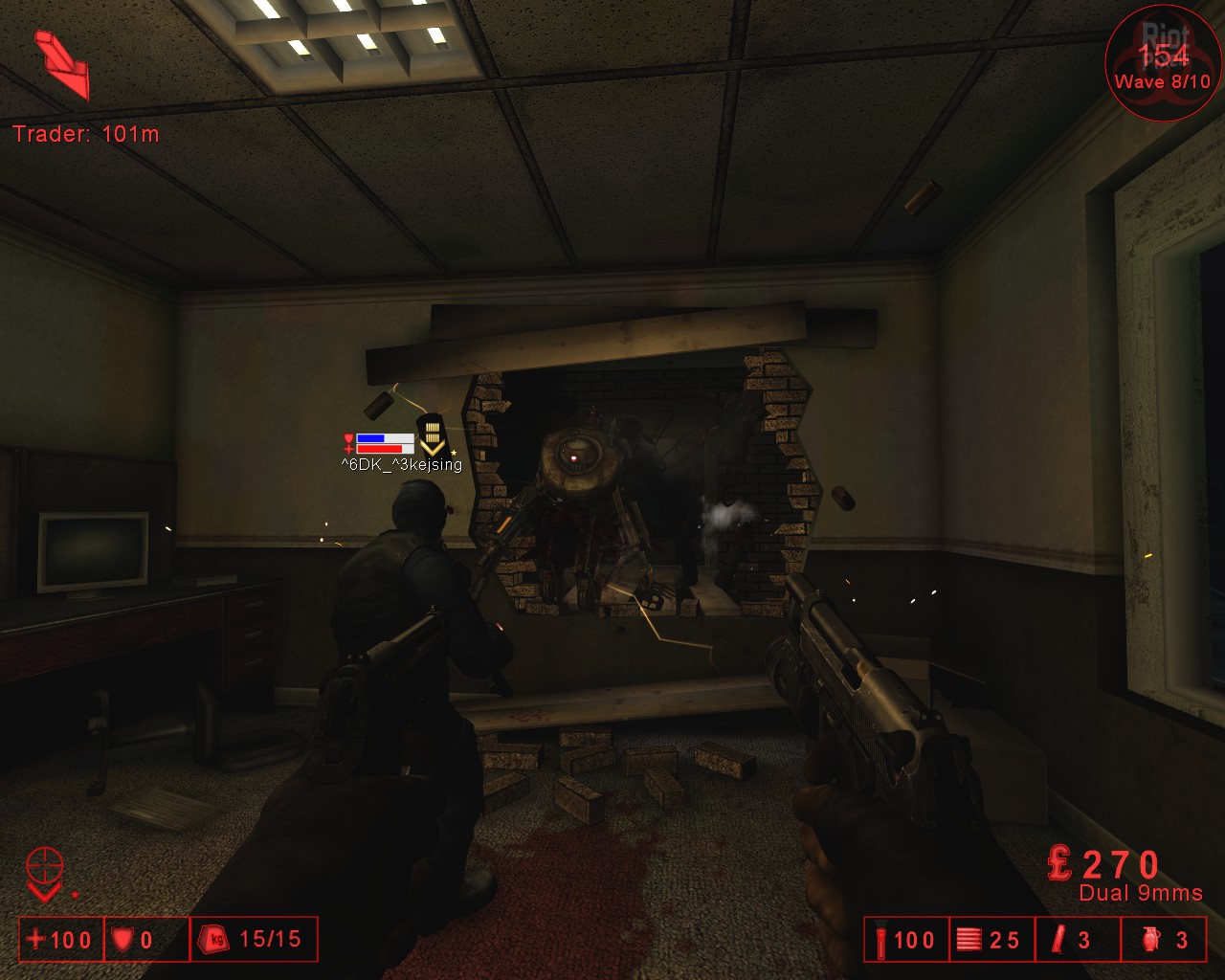Screen dimensions: 1225x980
Task: Select teammate ^6DK_^3kejsing's nameplate
Action: [x=401, y=465]
